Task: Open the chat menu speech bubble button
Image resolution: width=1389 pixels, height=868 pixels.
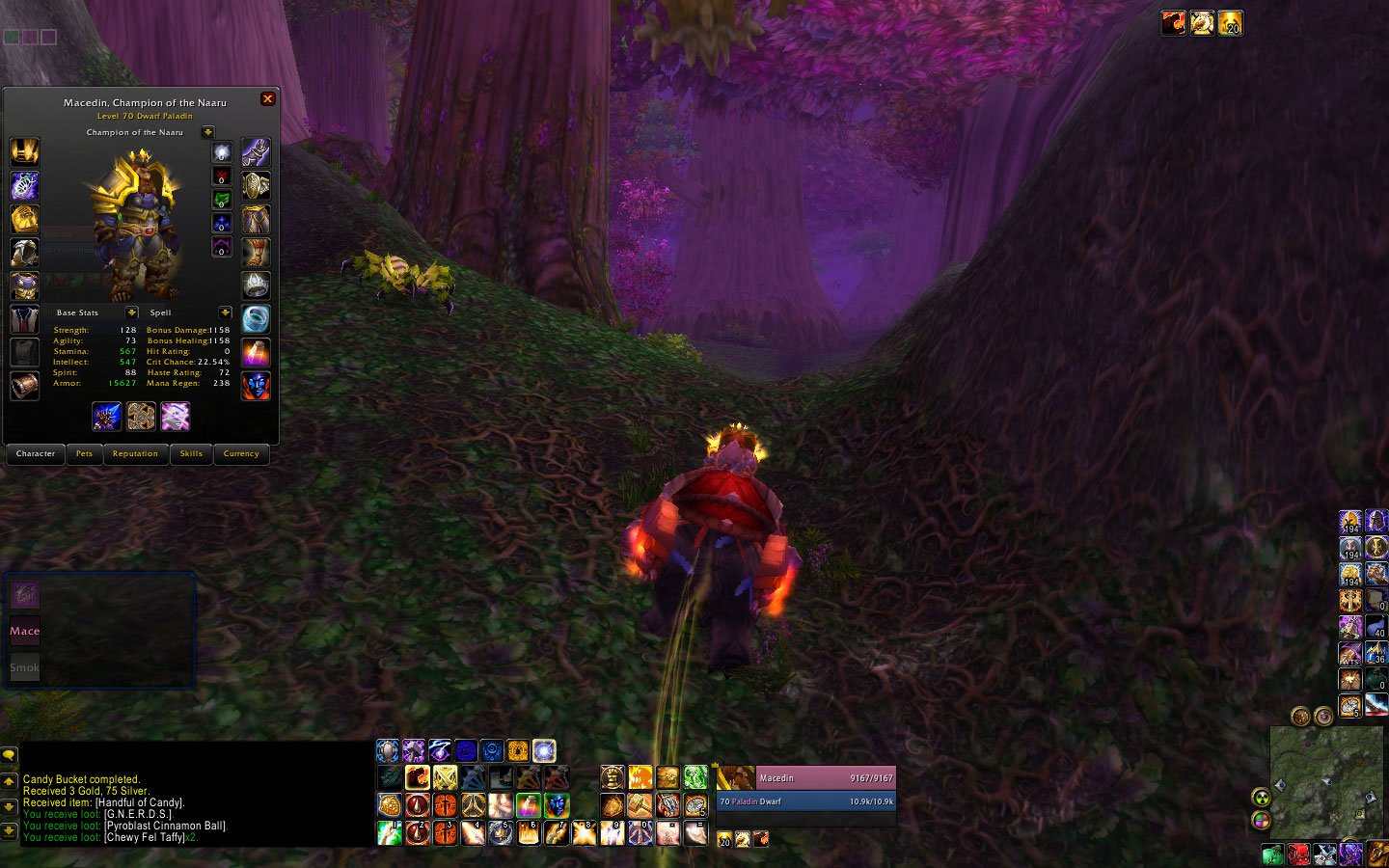Action: click(10, 756)
